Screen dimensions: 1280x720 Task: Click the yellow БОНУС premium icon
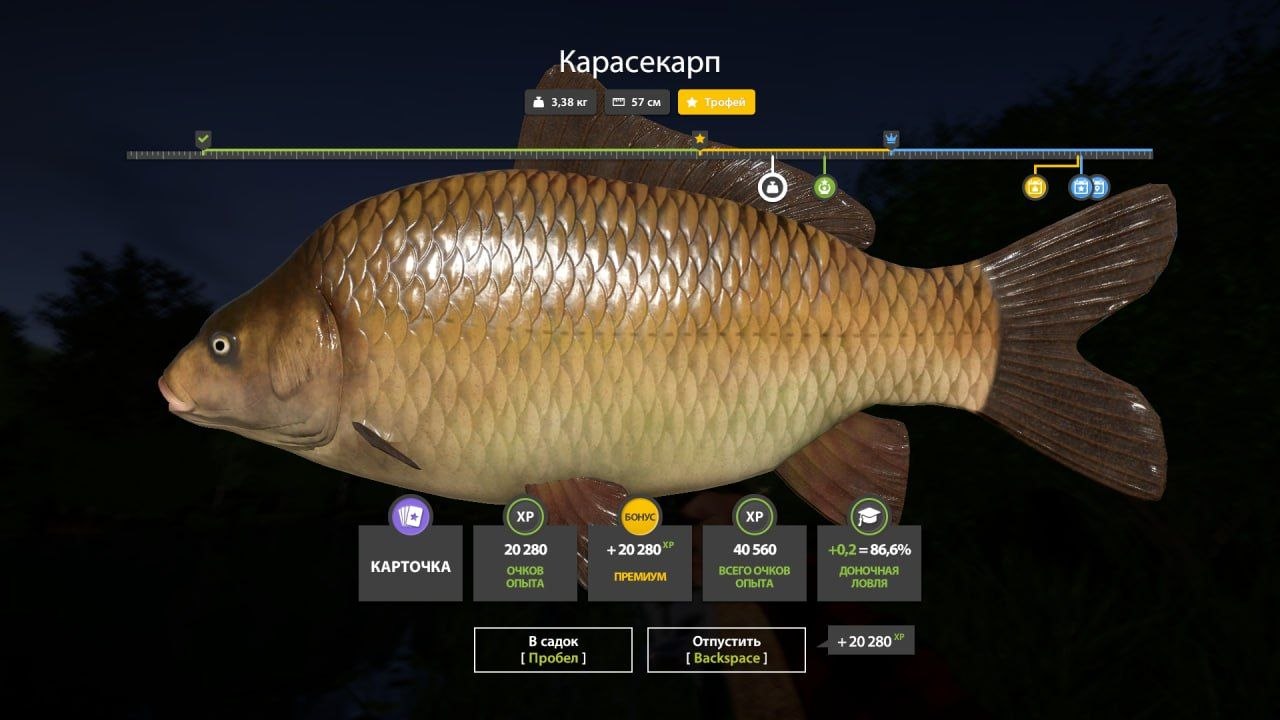point(641,518)
